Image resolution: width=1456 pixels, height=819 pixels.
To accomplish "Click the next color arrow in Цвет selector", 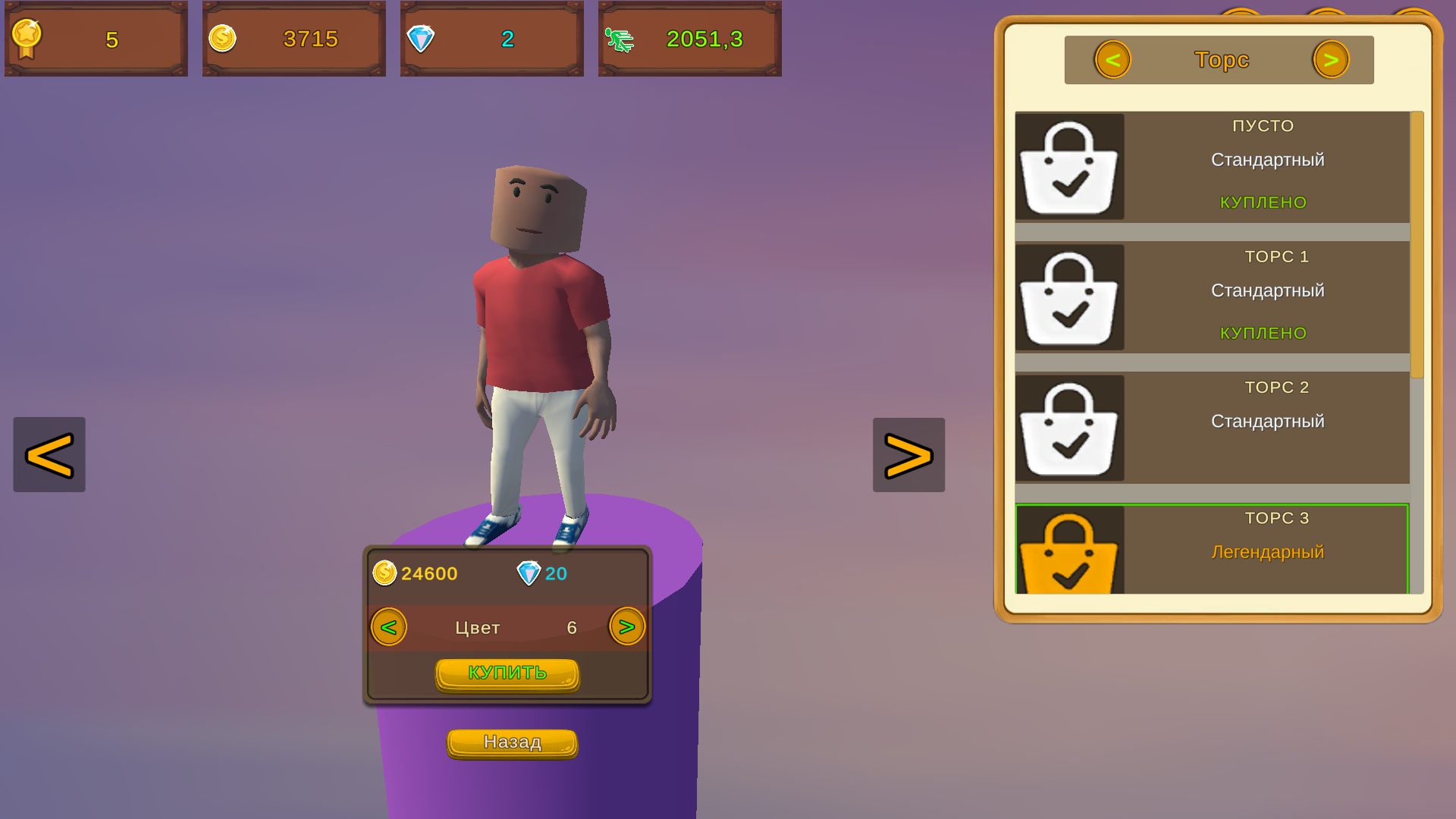I will (x=626, y=627).
